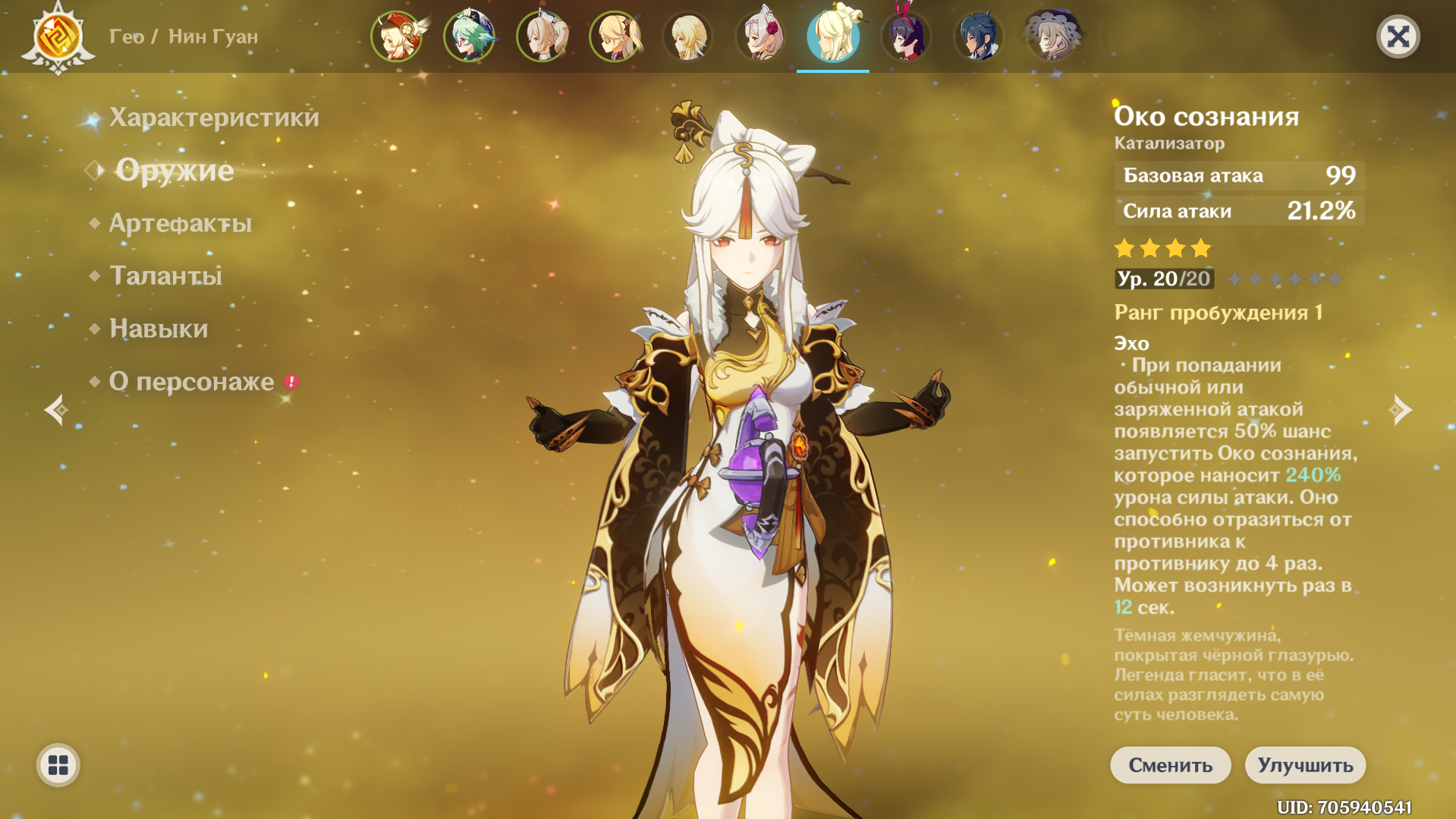Screen dimensions: 1456x819
Task: Click Улучшить to enhance the weapon
Action: [1305, 765]
